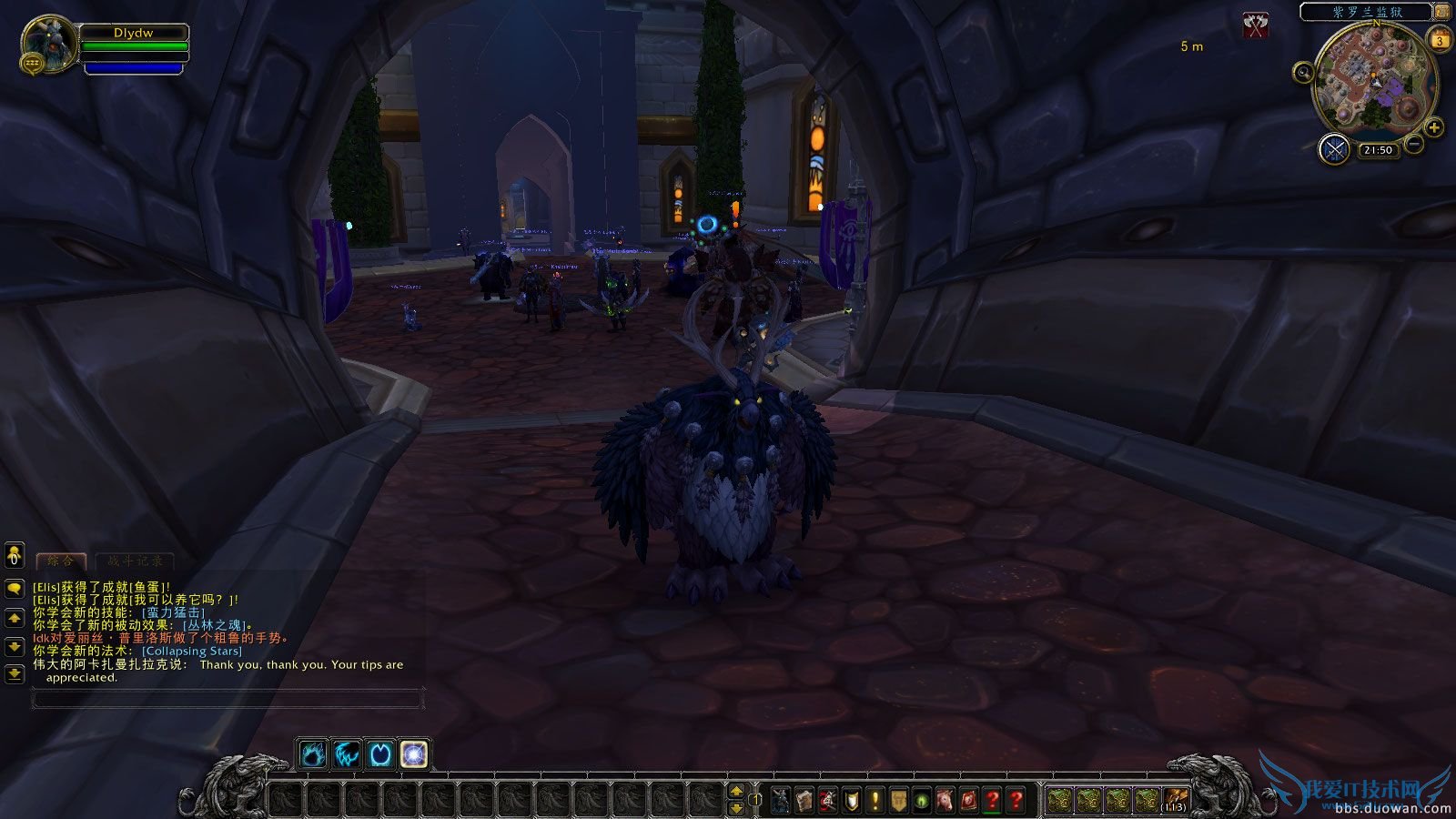This screenshot has width=1456, height=819.
Task: Open the chat menu speech bubble icon
Action: click(x=13, y=587)
